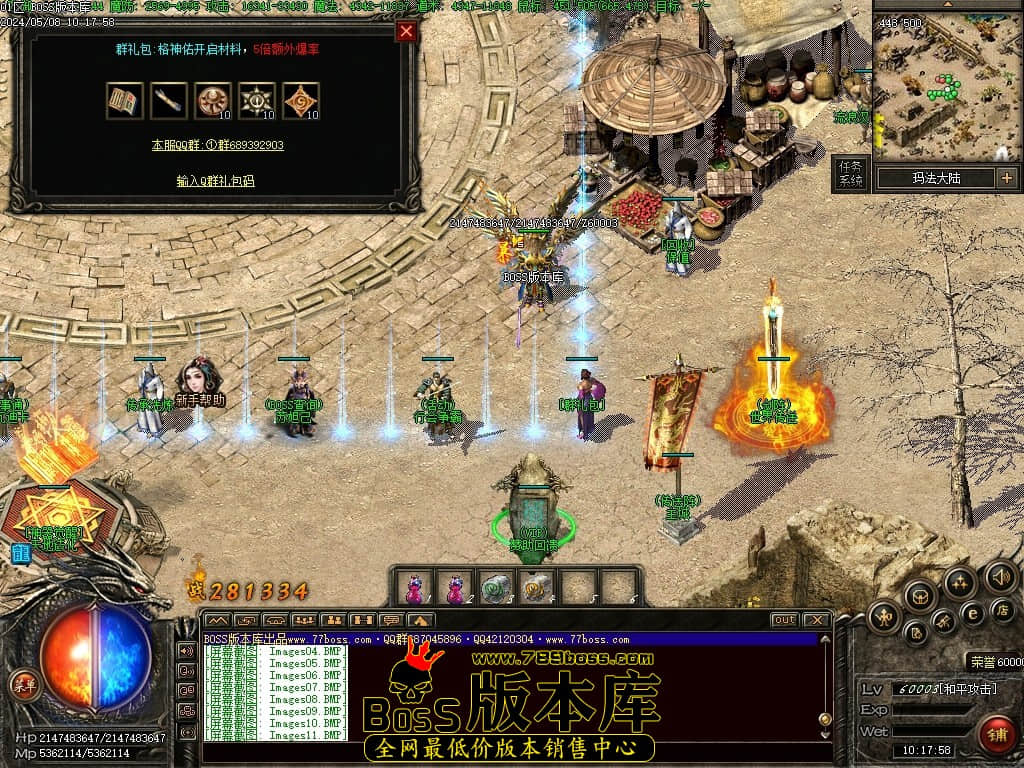Open the 菜单 menu orb button

(22, 685)
